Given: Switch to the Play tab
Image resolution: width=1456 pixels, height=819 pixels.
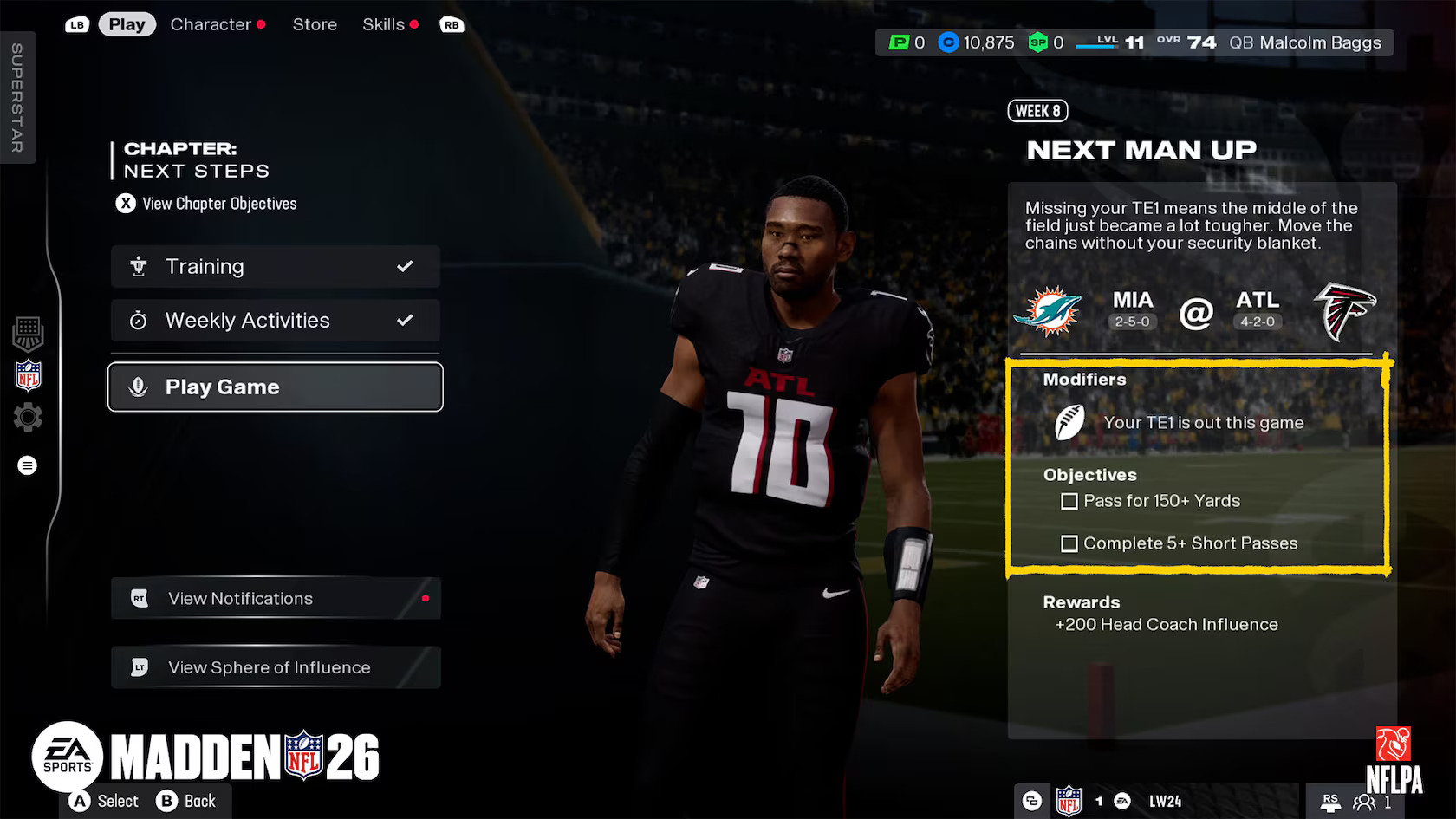Looking at the screenshot, I should (x=127, y=24).
